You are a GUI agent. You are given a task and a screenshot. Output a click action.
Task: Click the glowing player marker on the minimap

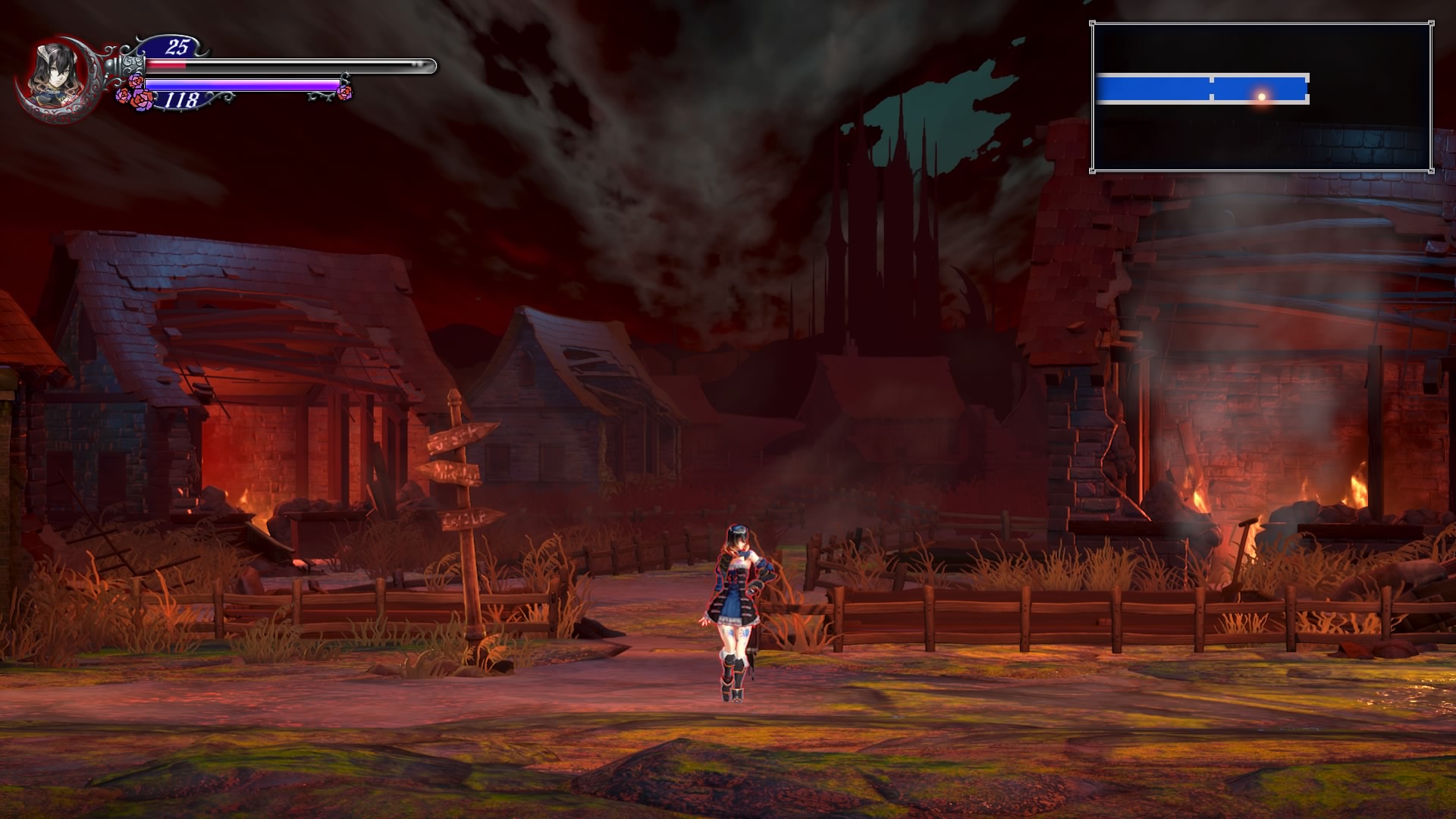tap(1262, 96)
